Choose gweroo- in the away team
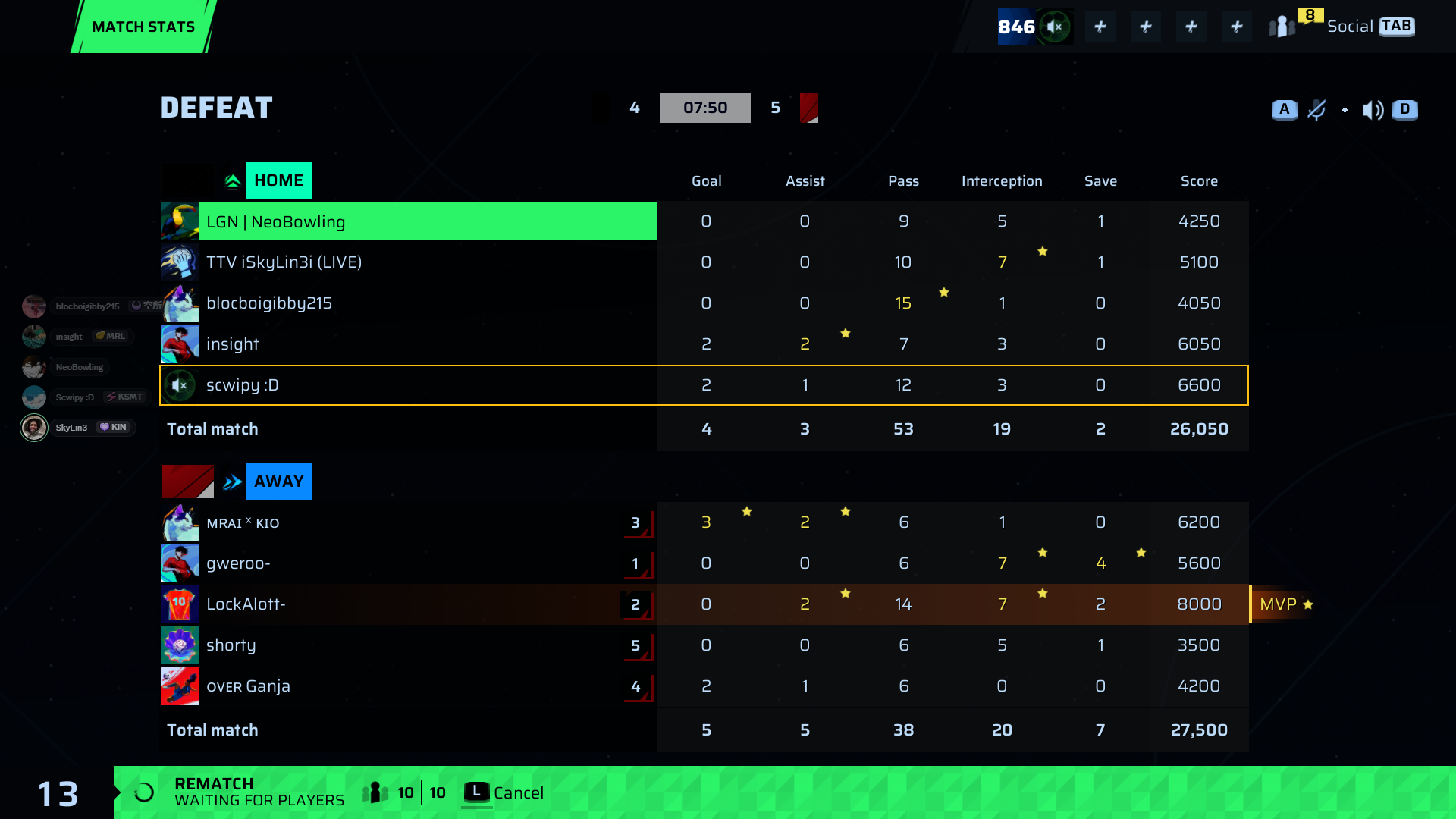This screenshot has height=819, width=1456. click(409, 563)
